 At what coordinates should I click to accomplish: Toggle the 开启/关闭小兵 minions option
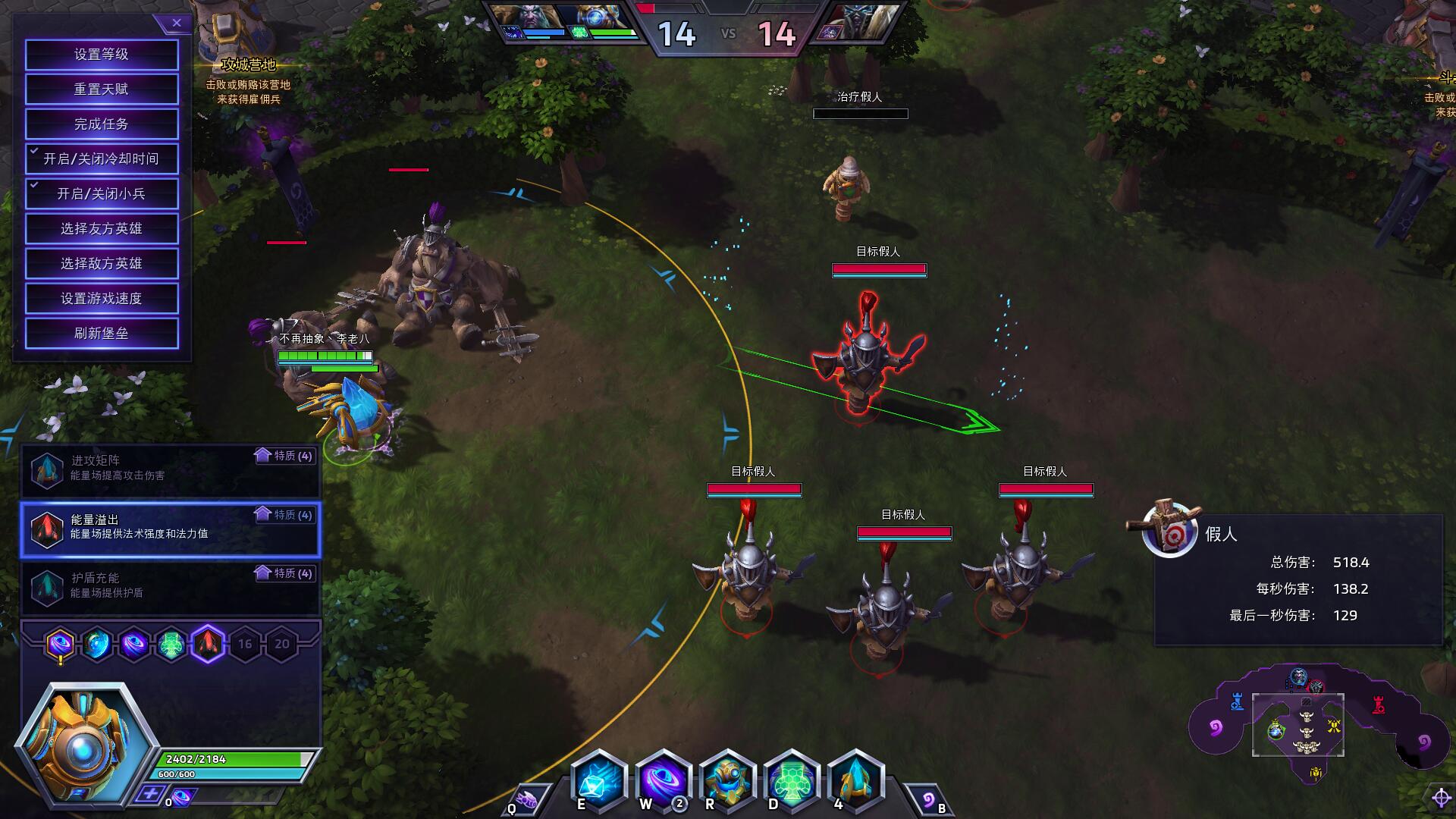pyautogui.click(x=102, y=194)
